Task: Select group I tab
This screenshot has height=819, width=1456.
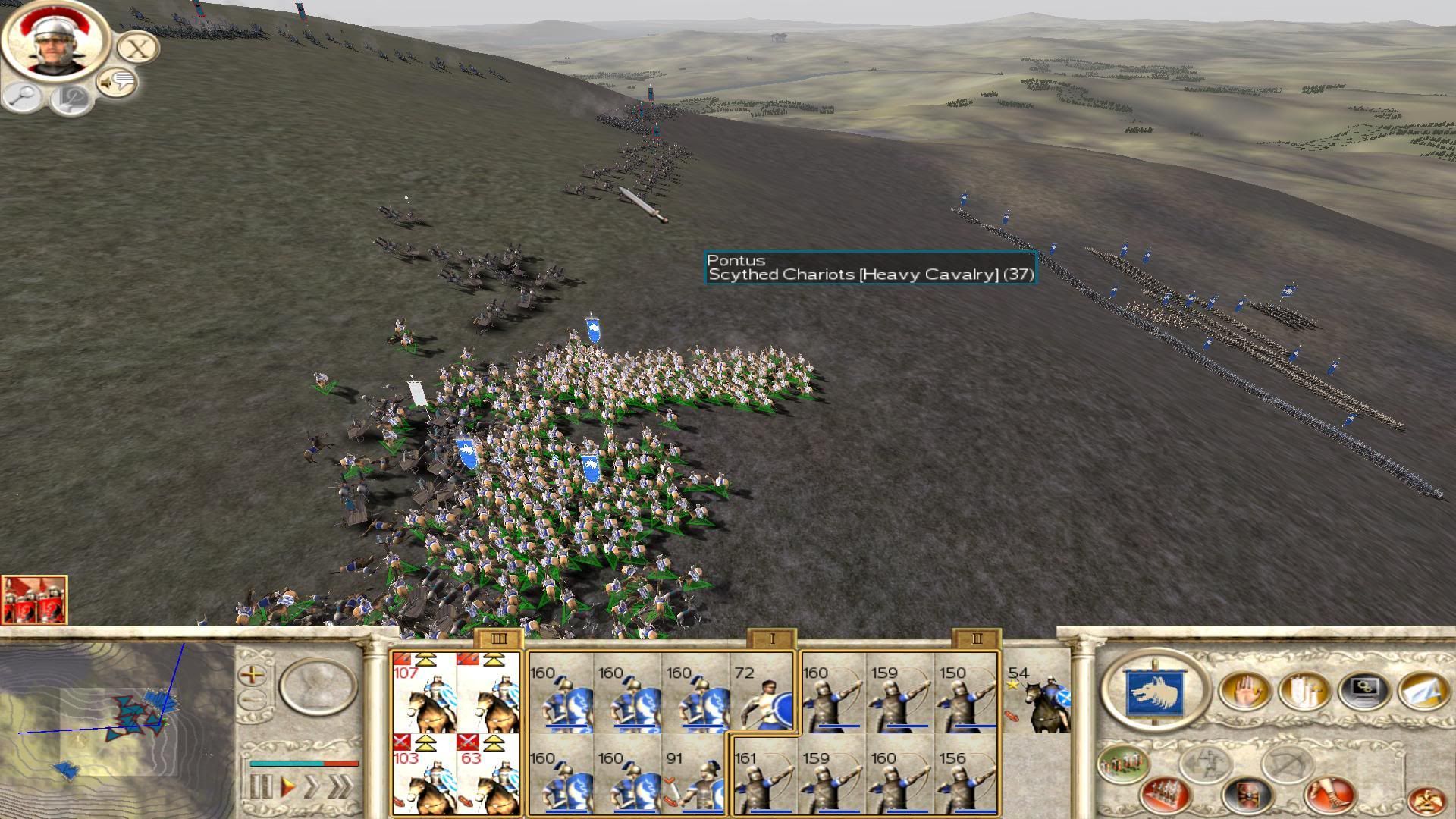Action: [771, 639]
